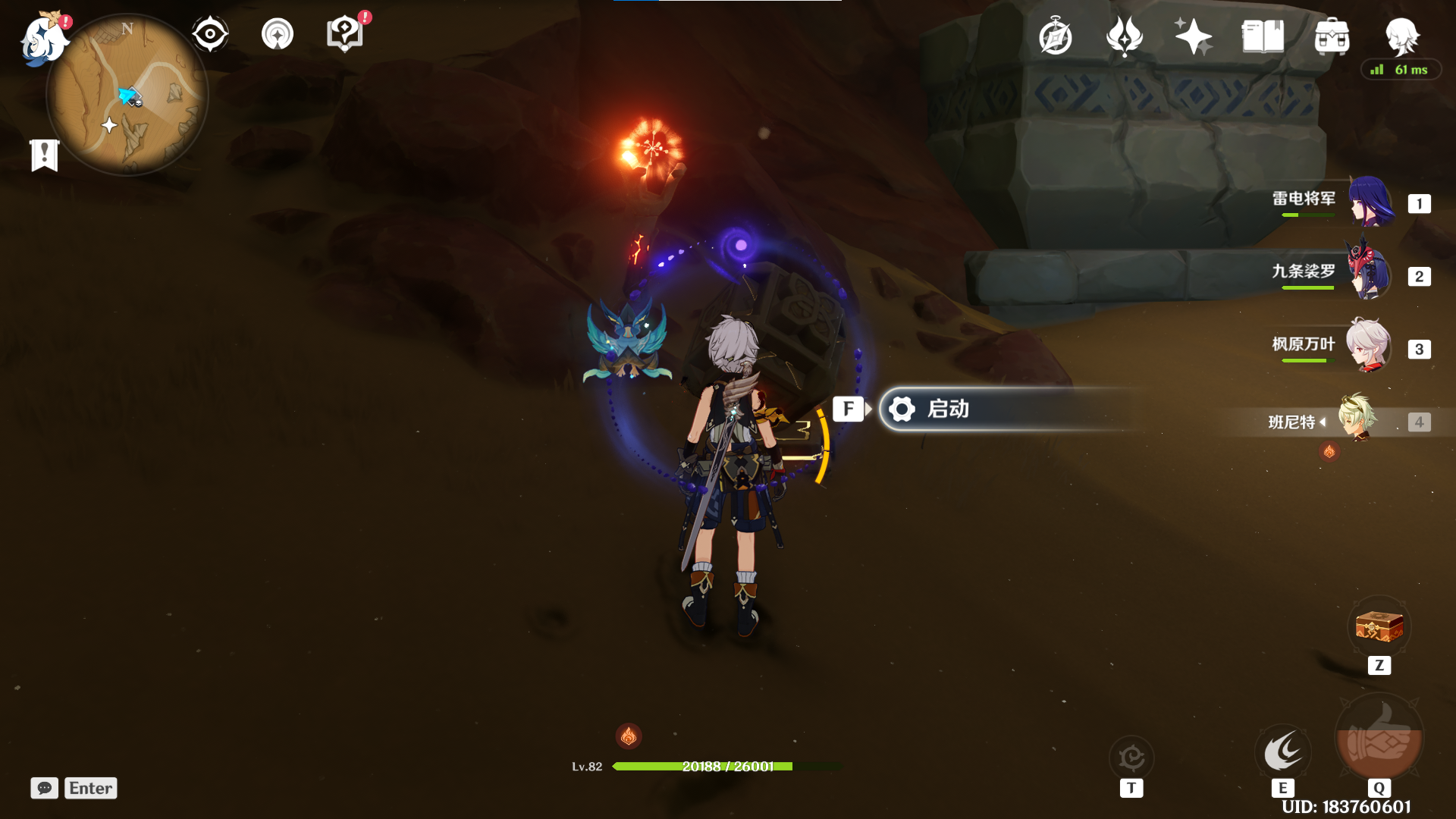Select the 启动 interaction prompt
Image resolution: width=1456 pixels, height=819 pixels.
click(x=1009, y=409)
